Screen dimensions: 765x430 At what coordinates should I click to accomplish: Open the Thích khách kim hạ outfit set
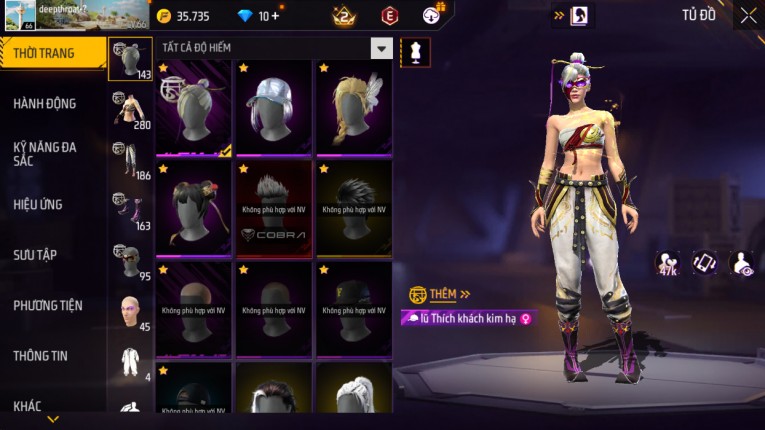click(x=465, y=318)
